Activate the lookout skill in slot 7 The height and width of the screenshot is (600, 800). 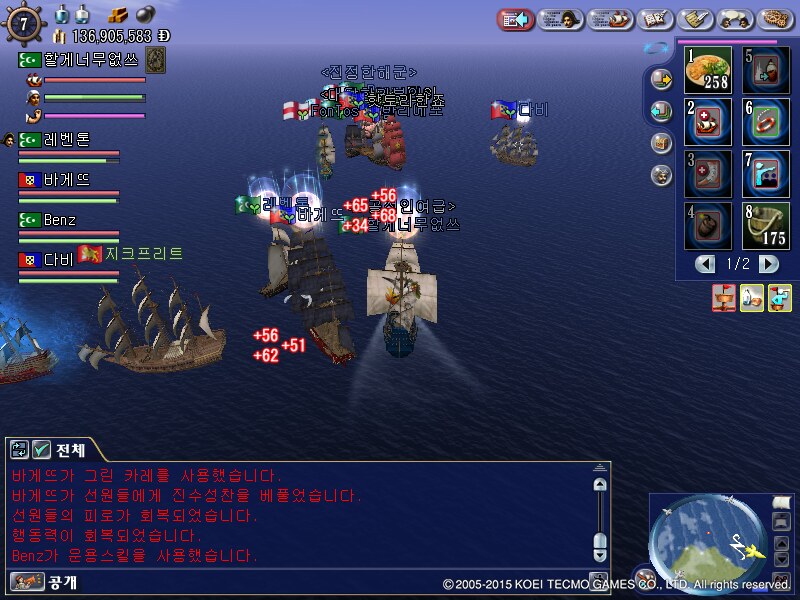point(766,174)
